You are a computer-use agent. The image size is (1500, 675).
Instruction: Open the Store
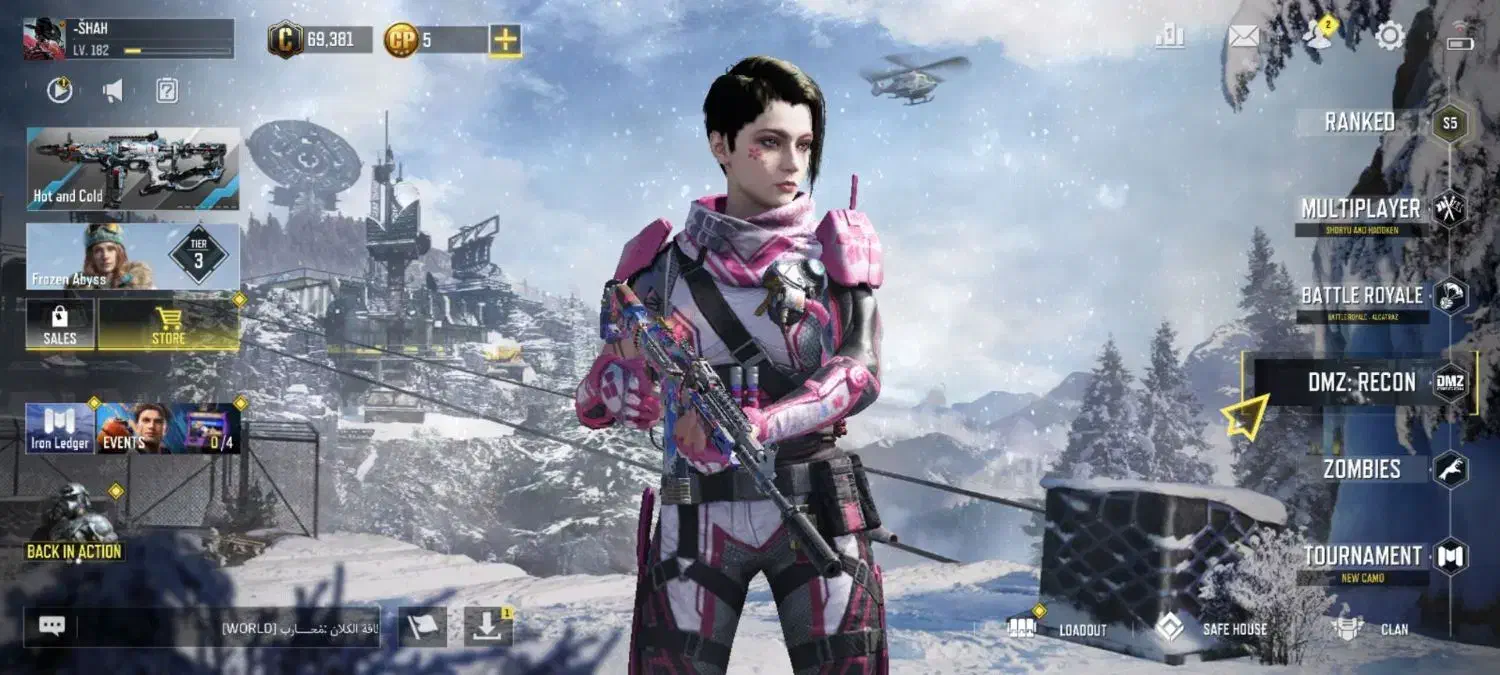tap(168, 325)
